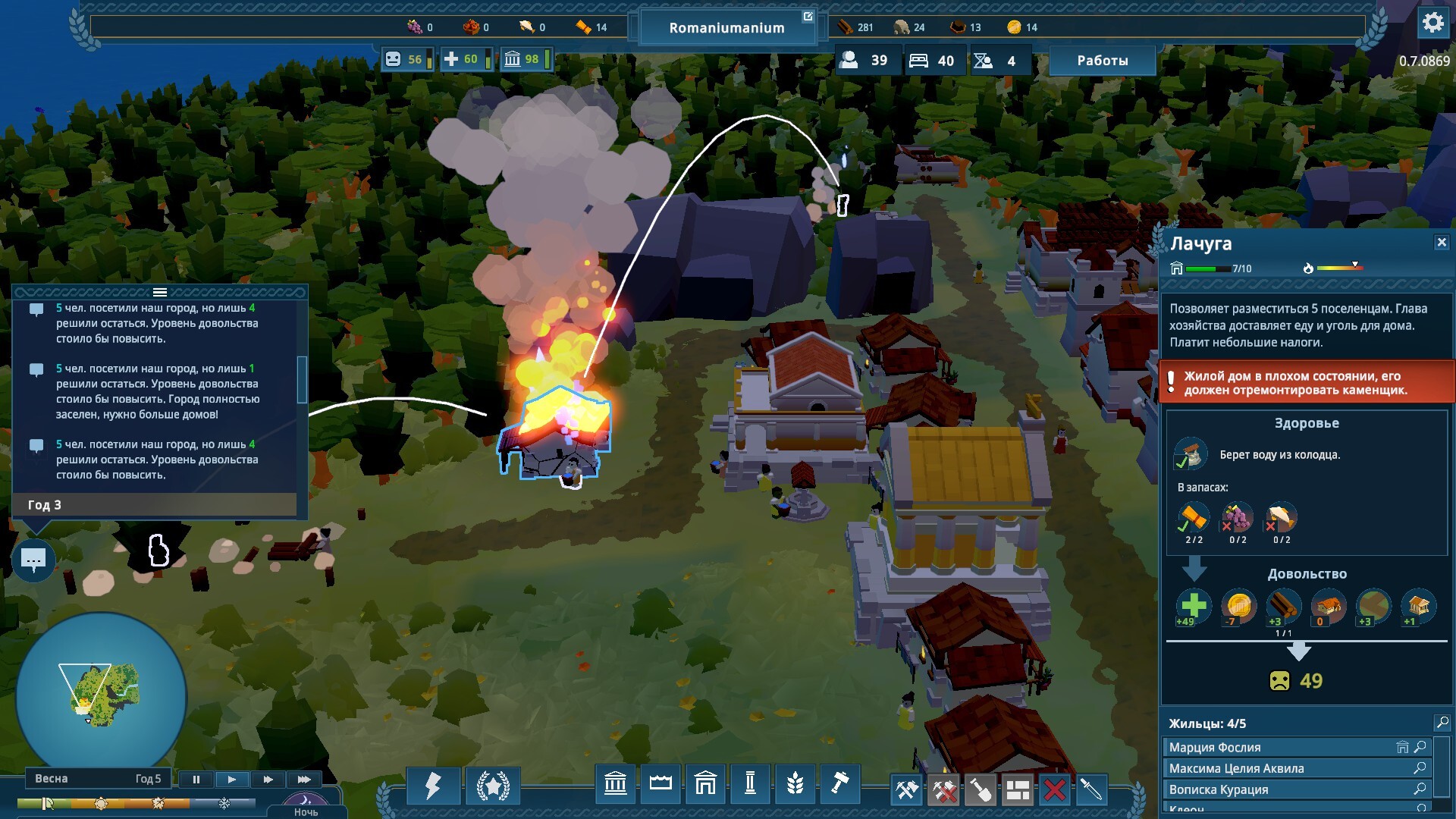The width and height of the screenshot is (1456, 819).
Task: Set game to normal play speed
Action: click(231, 780)
